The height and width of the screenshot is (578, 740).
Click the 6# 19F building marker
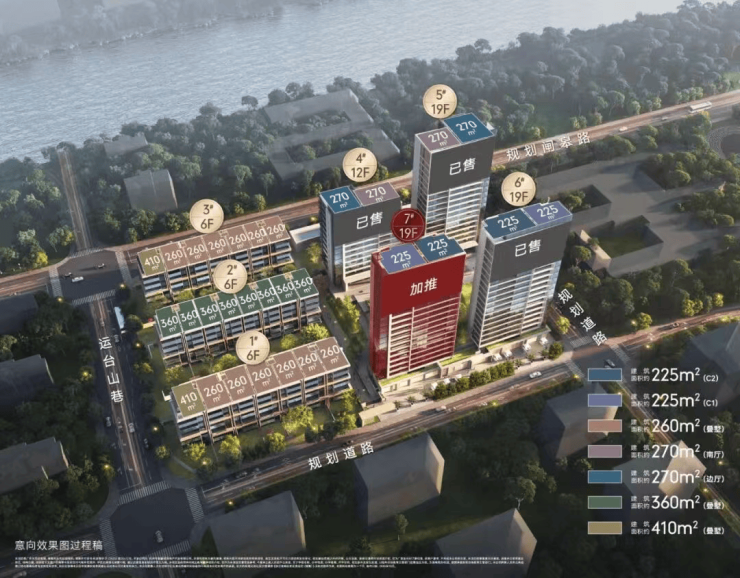click(x=517, y=188)
